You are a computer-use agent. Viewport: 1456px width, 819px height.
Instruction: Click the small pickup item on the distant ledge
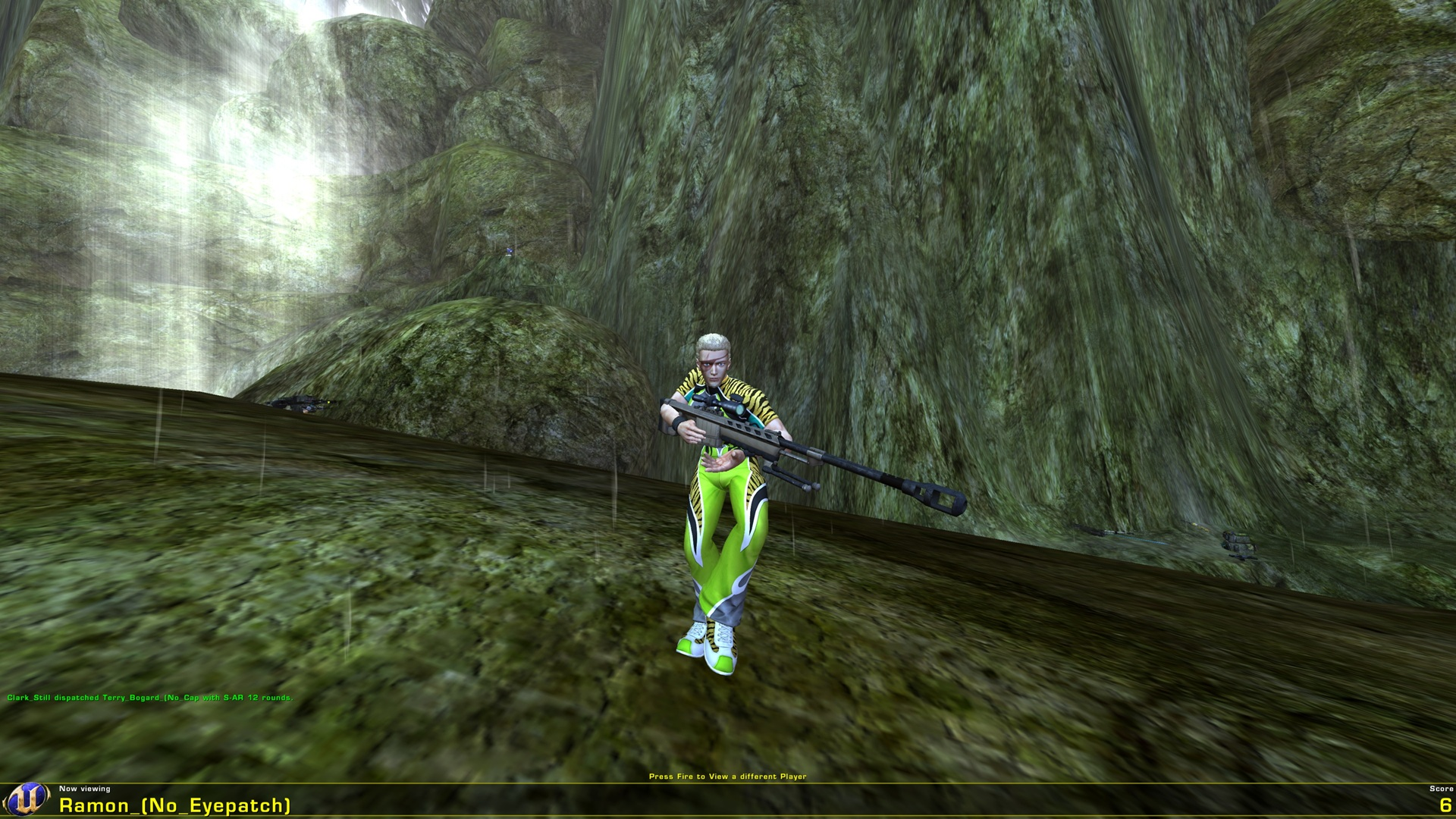(x=510, y=252)
